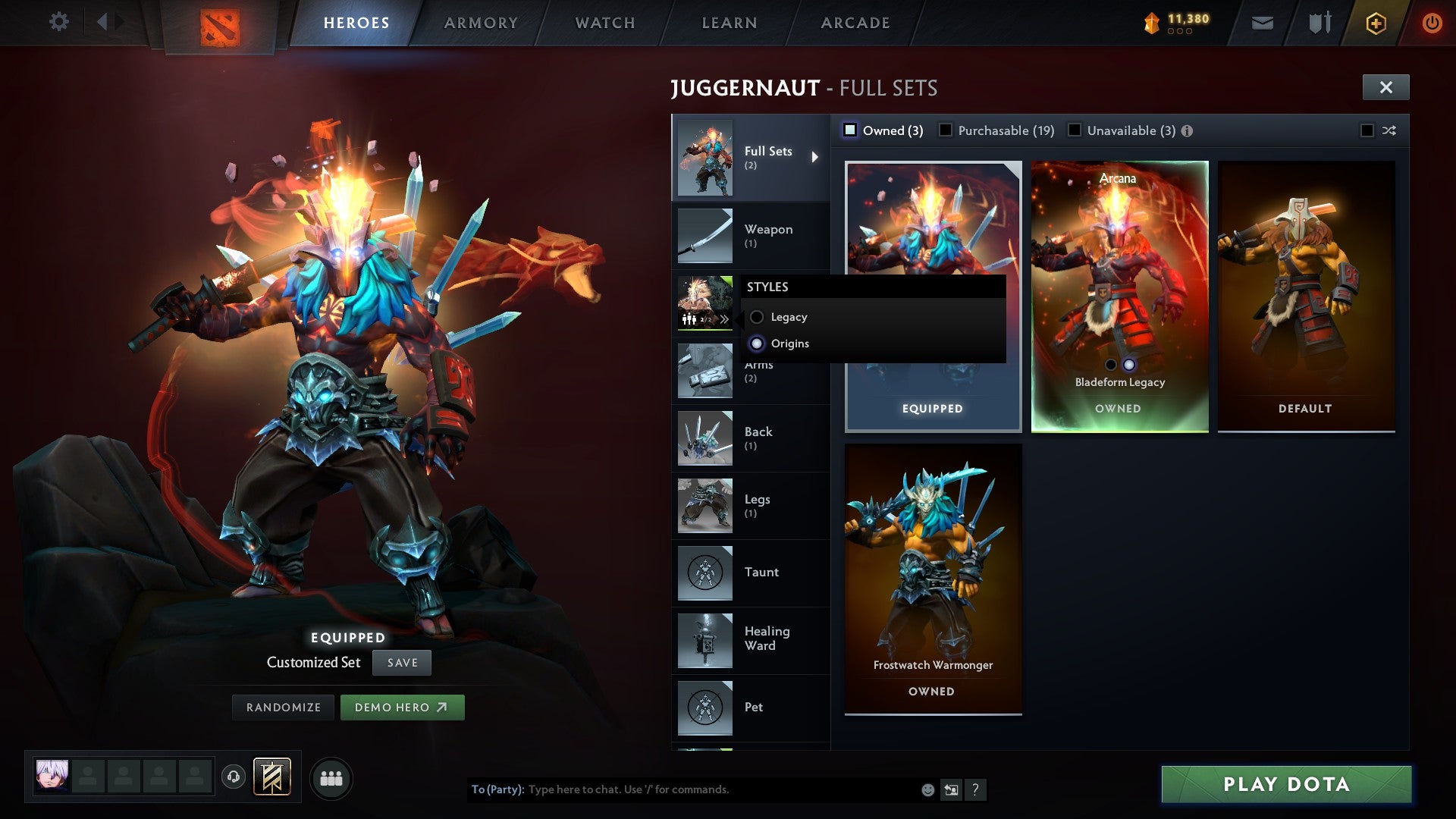The height and width of the screenshot is (819, 1456).
Task: Open the Styles popup chevron on Weapon slot
Action: [726, 318]
